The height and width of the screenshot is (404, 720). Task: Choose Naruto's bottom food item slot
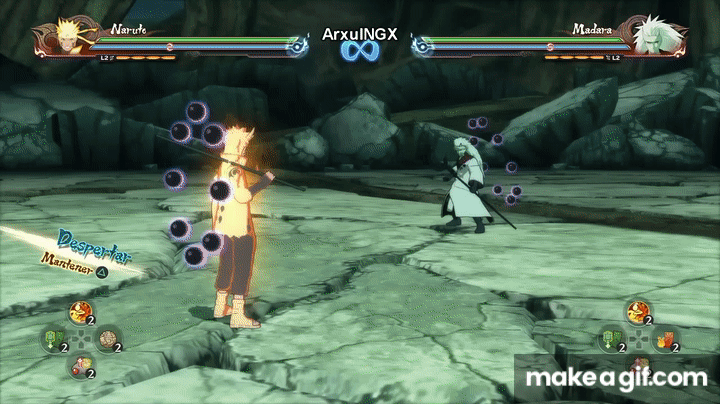[x=78, y=366]
